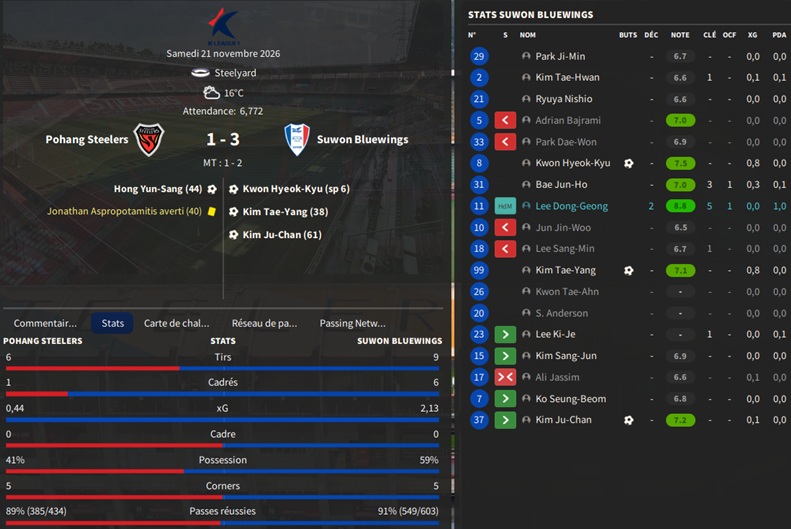Open Suwon Bluewings club from the scoreline

coord(361,140)
